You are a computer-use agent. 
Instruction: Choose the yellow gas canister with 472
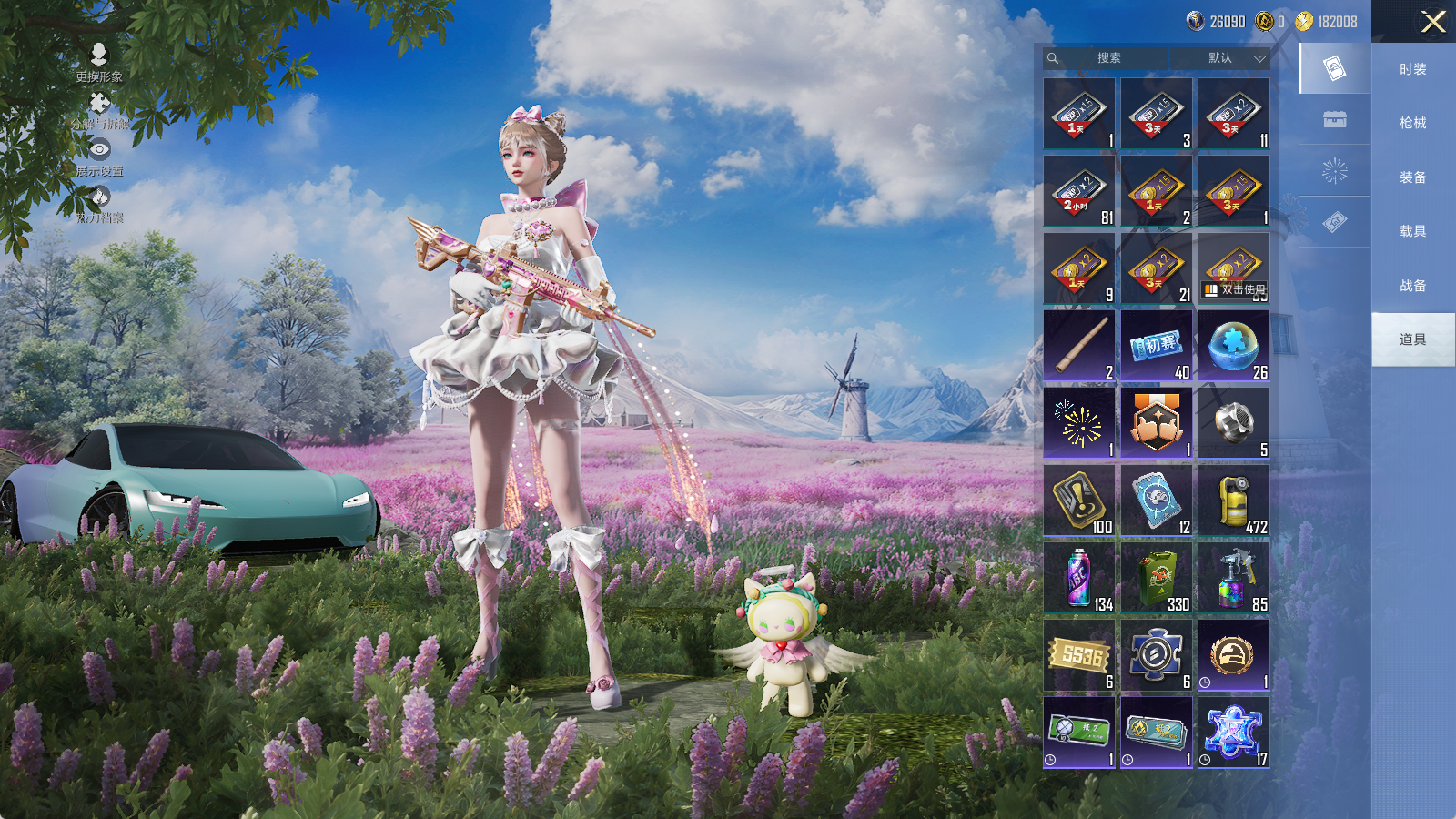(1233, 500)
